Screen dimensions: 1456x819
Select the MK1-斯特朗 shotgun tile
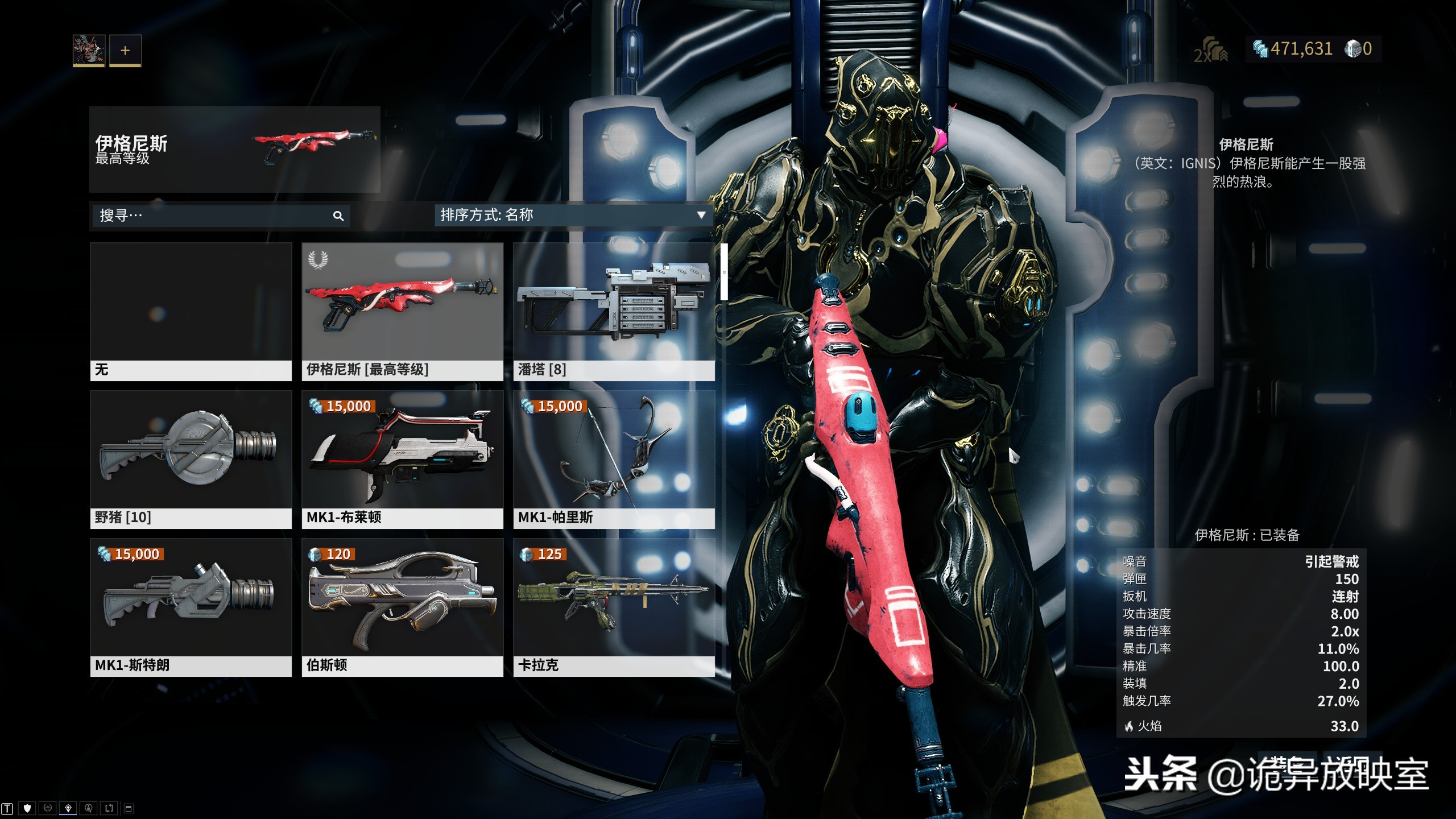pyautogui.click(x=191, y=607)
